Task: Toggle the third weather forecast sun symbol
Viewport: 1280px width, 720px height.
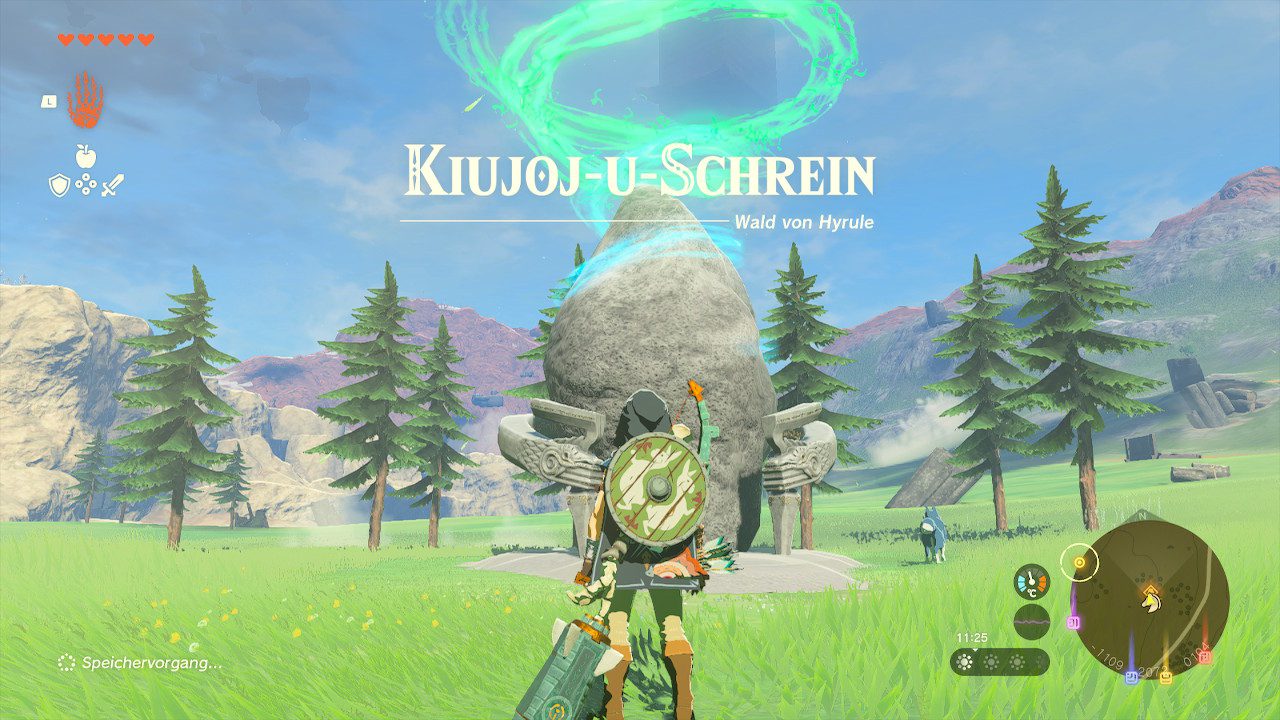Action: (1017, 662)
